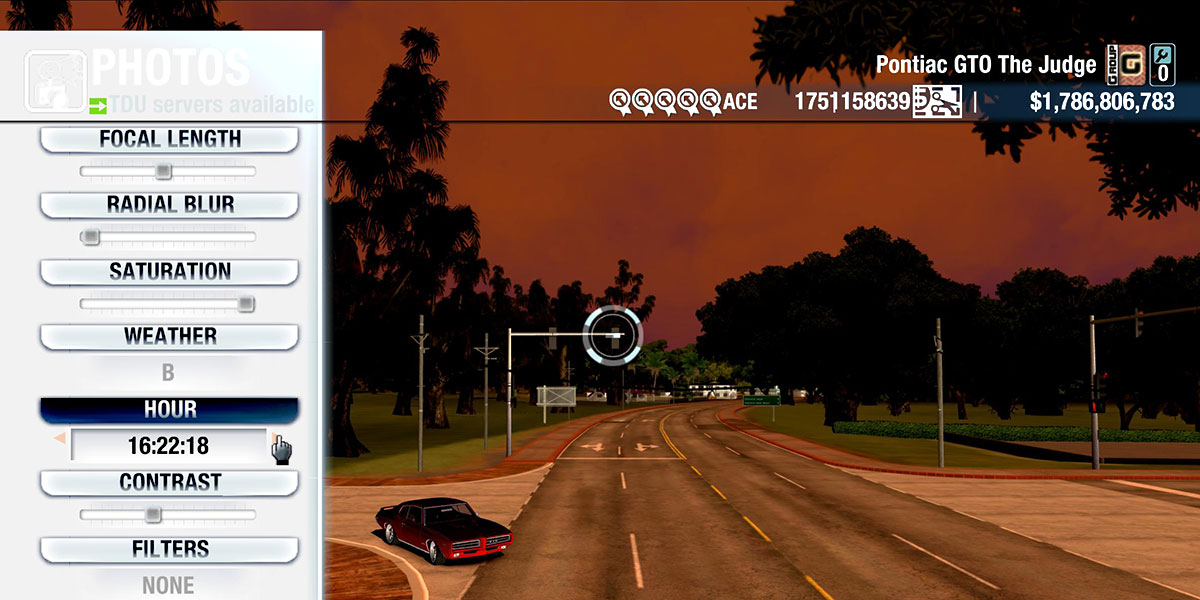
Task: Click the radial blur slider knob
Action: pyautogui.click(x=91, y=237)
